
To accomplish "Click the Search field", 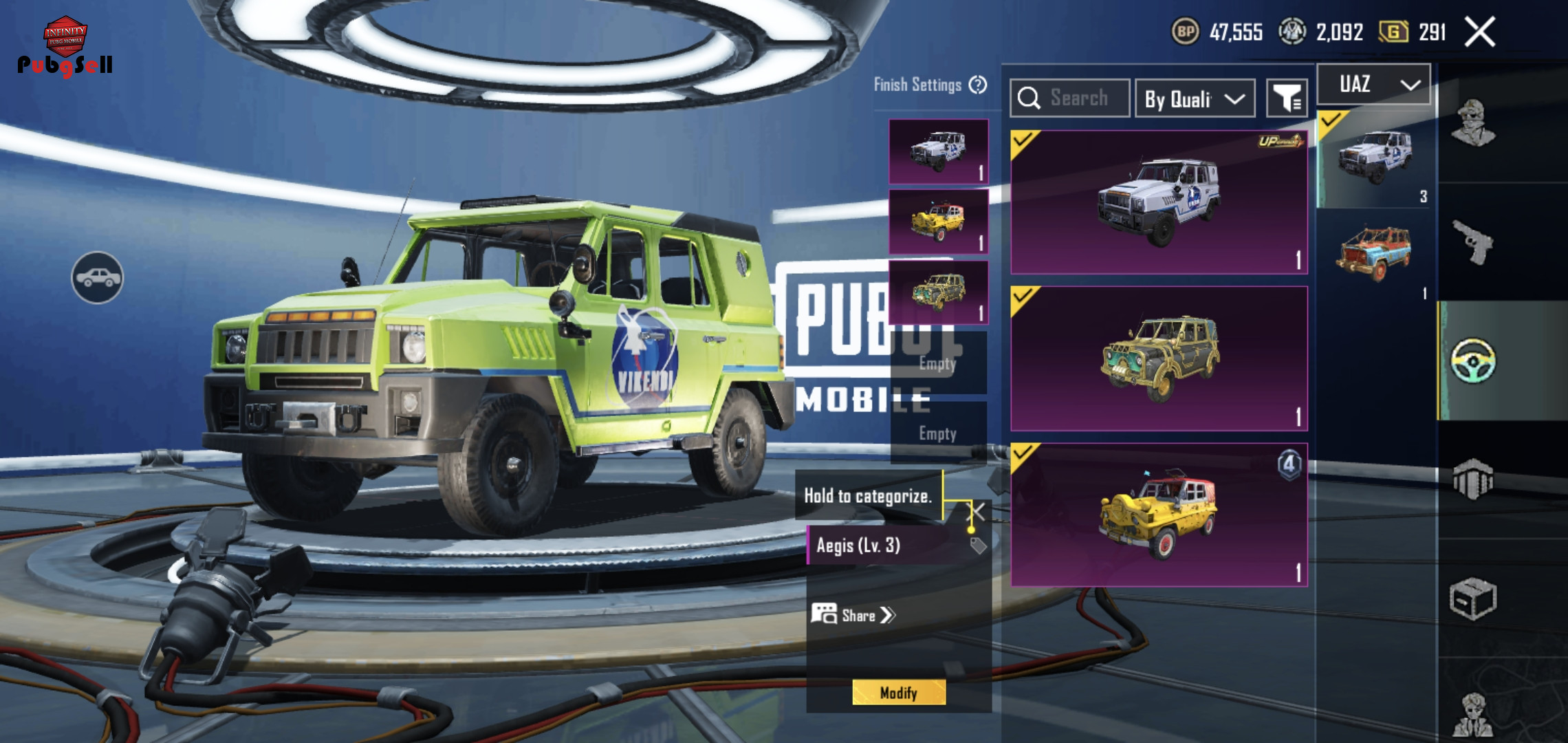I will [1070, 98].
